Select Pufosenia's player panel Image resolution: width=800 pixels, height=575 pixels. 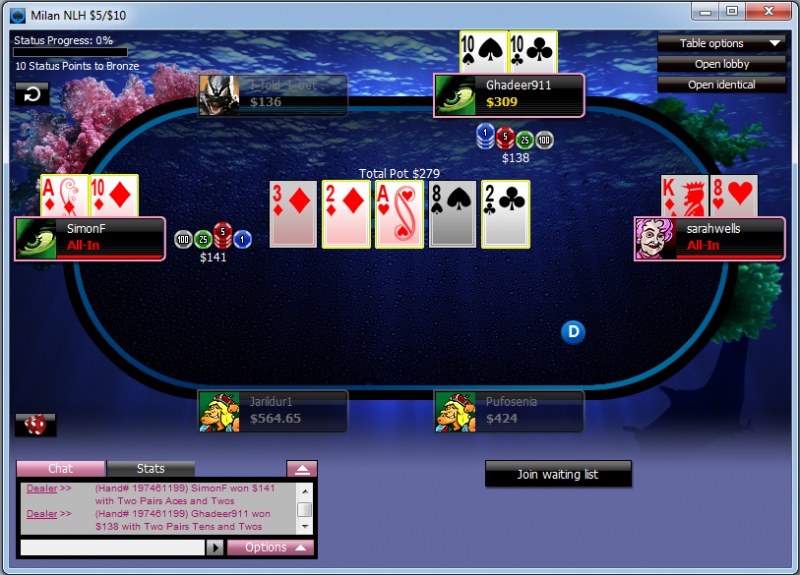(509, 411)
